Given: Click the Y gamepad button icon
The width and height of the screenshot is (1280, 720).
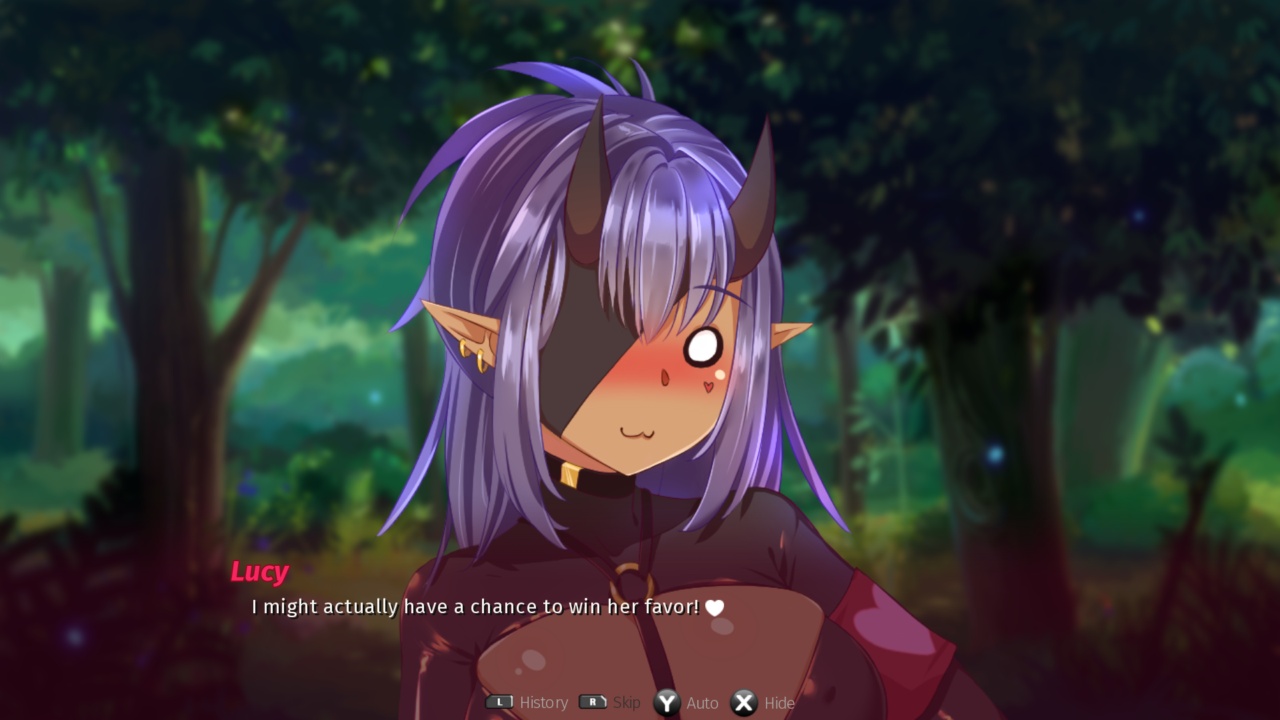Looking at the screenshot, I should 665,702.
